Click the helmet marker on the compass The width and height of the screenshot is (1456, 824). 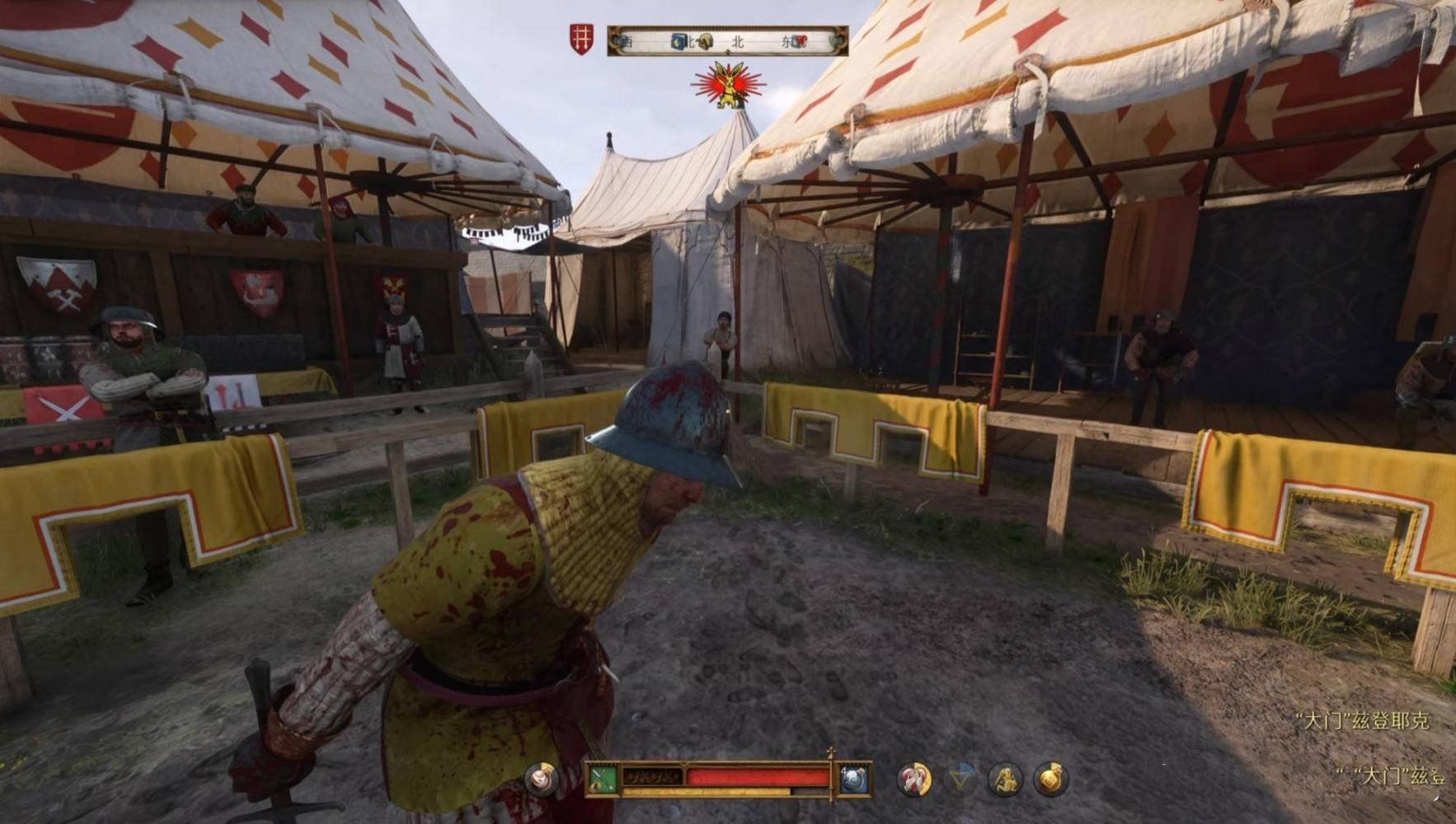705,41
